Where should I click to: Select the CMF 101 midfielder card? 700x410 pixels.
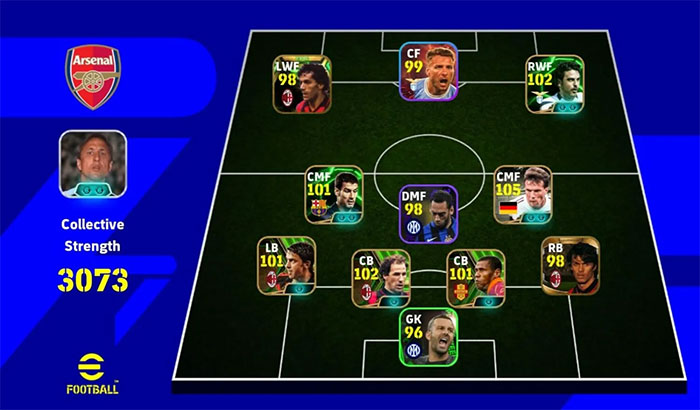[334, 195]
